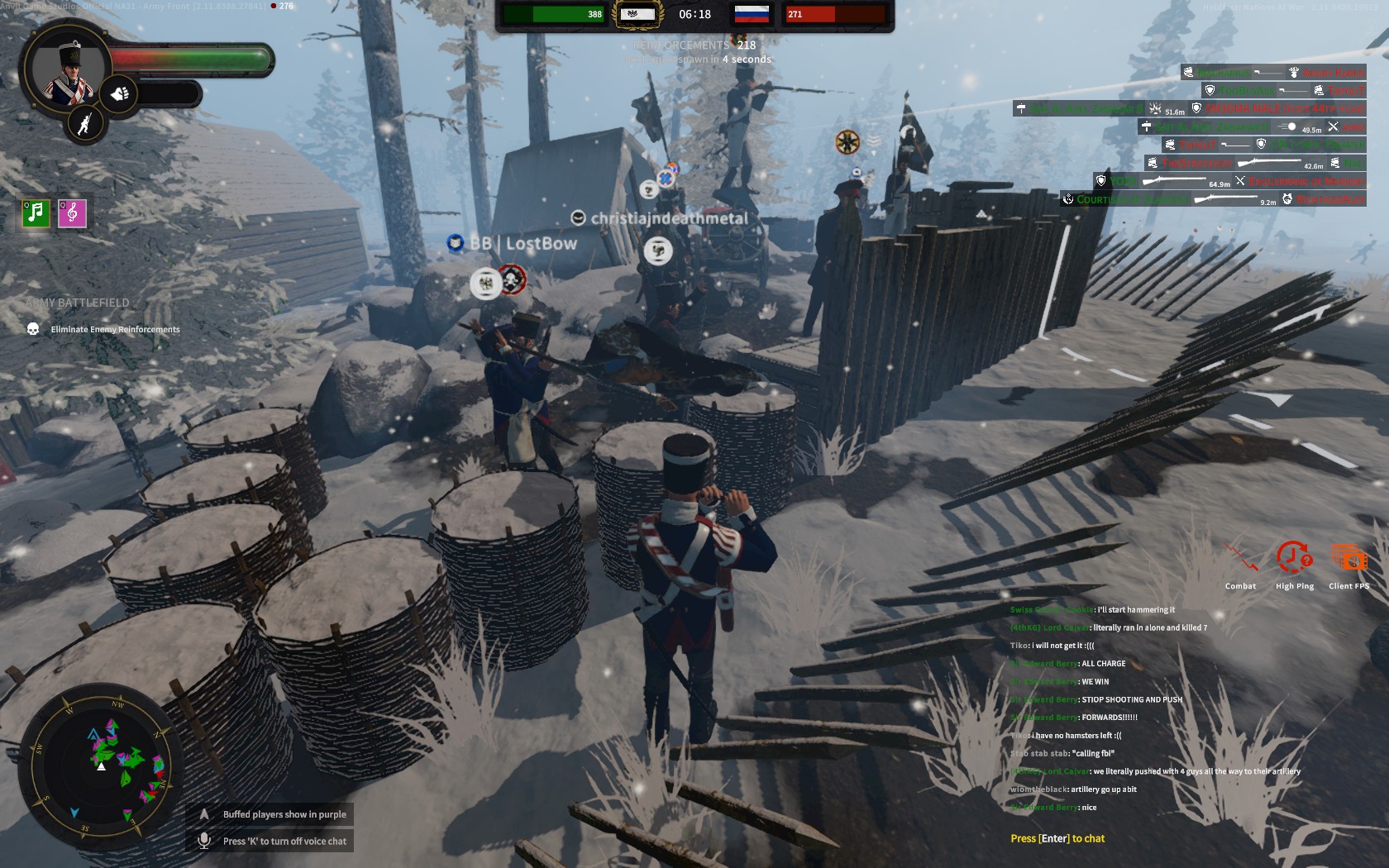Click the Client FPS warning icon
Image resolution: width=1389 pixels, height=868 pixels.
(1348, 560)
